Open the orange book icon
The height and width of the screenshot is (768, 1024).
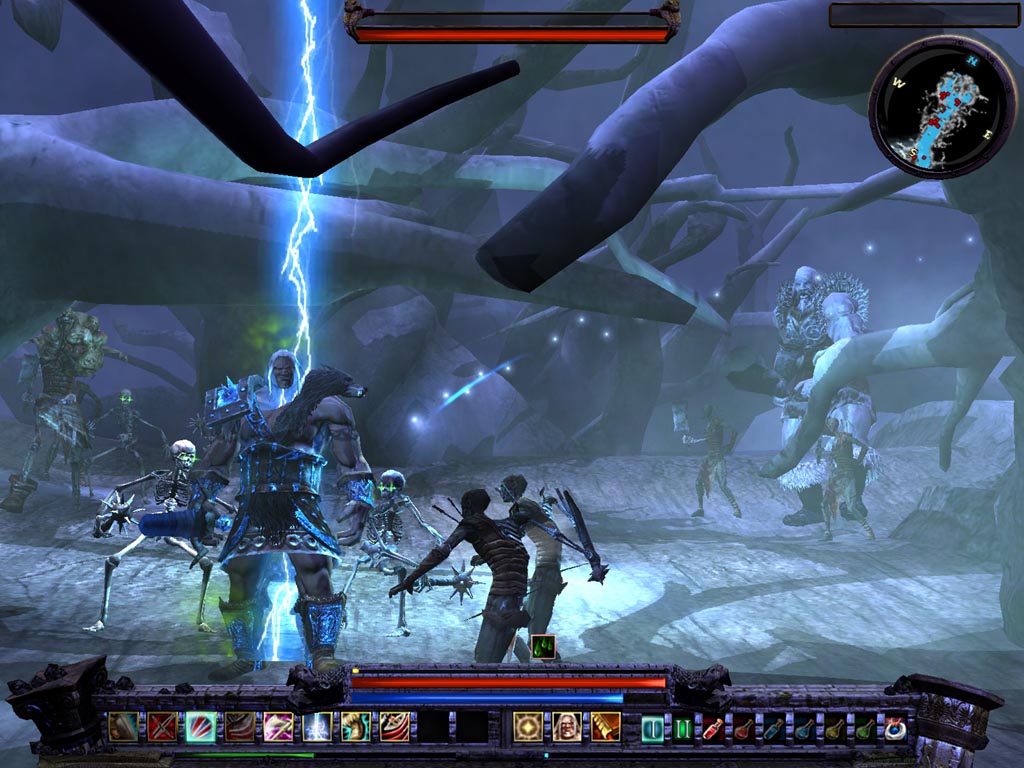click(x=605, y=726)
